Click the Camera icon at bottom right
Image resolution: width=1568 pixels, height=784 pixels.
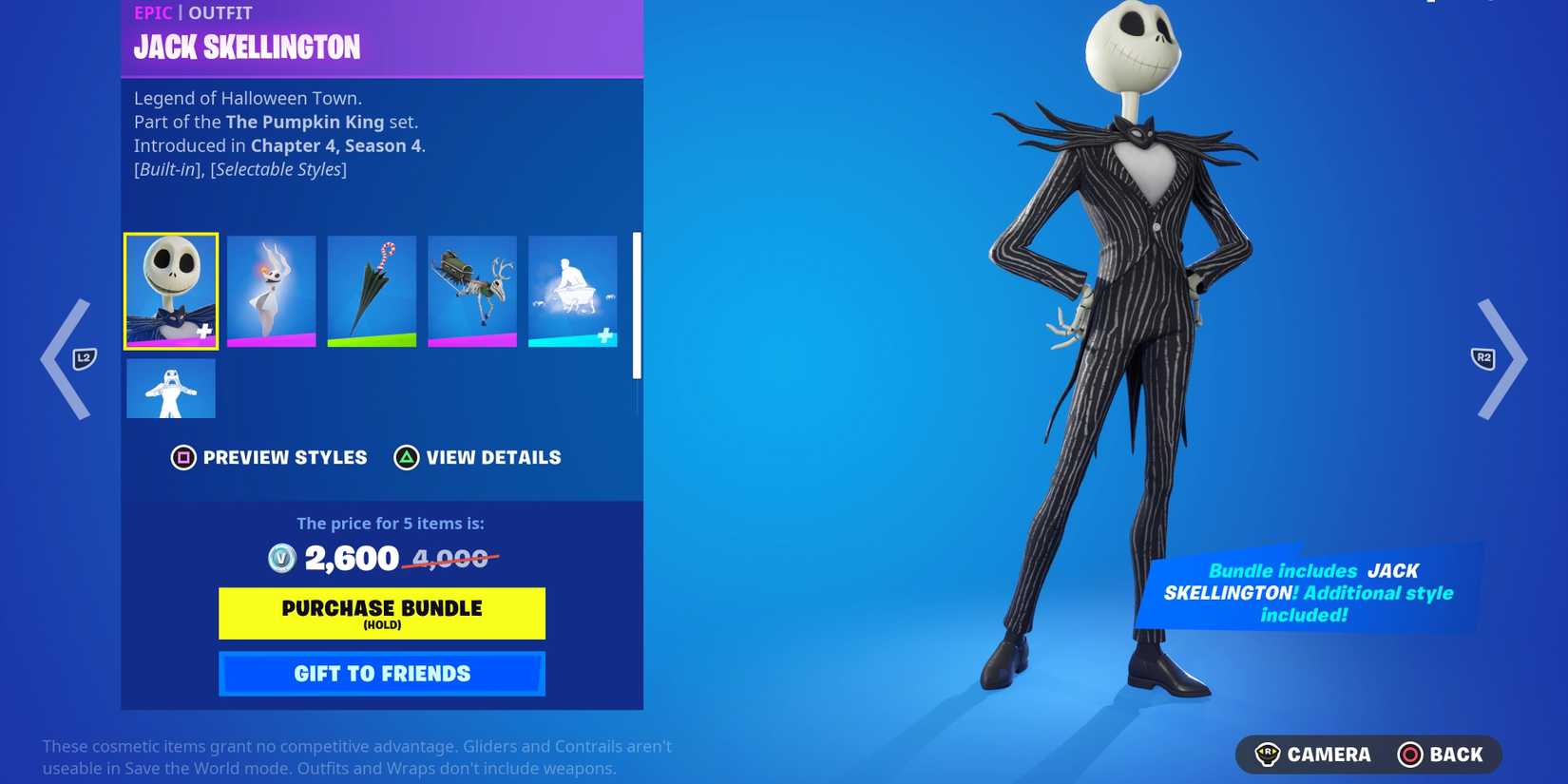coord(1269,755)
